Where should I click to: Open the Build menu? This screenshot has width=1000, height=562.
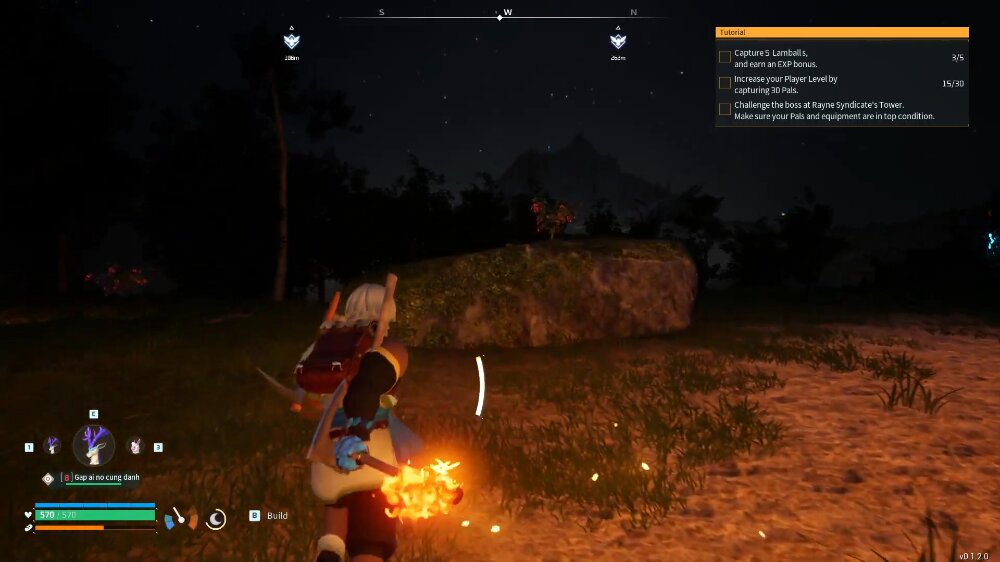point(270,516)
